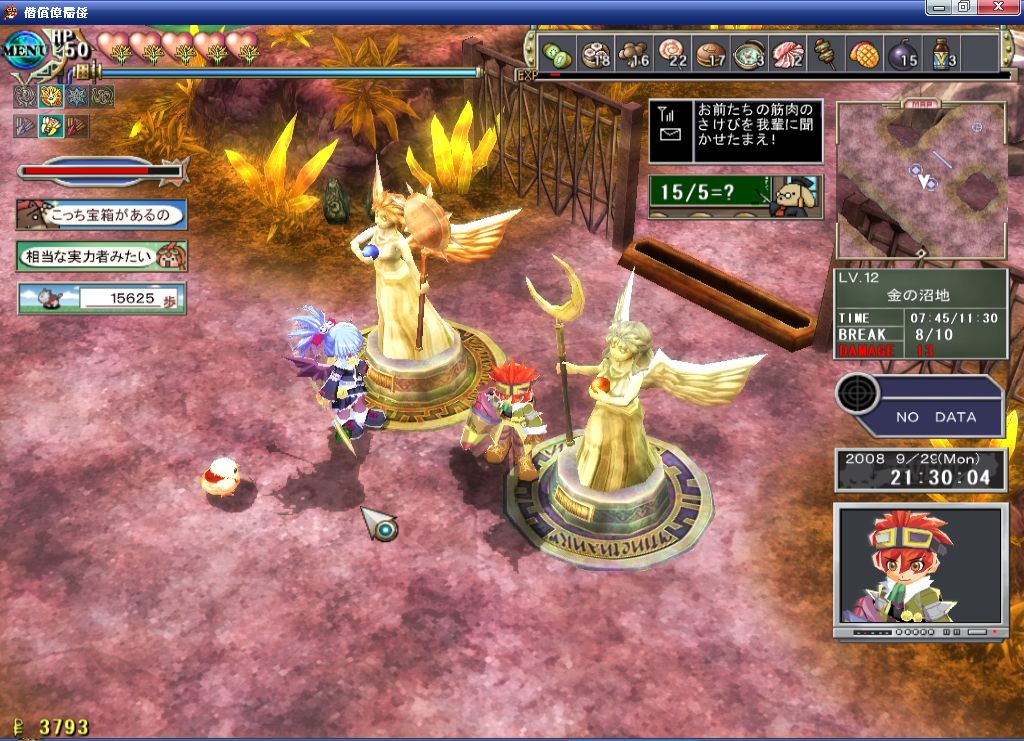1024x741 pixels.
Task: Click the 15/5=? math quiz panel
Action: (x=735, y=197)
